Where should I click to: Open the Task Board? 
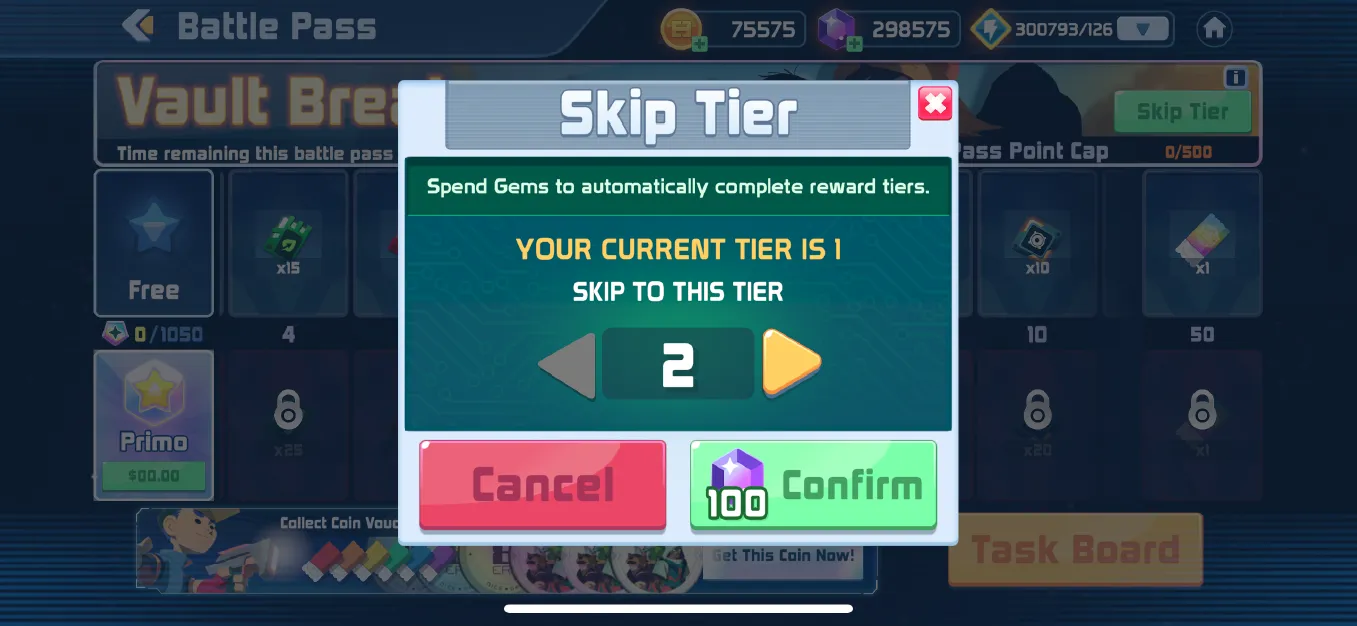(1075, 549)
